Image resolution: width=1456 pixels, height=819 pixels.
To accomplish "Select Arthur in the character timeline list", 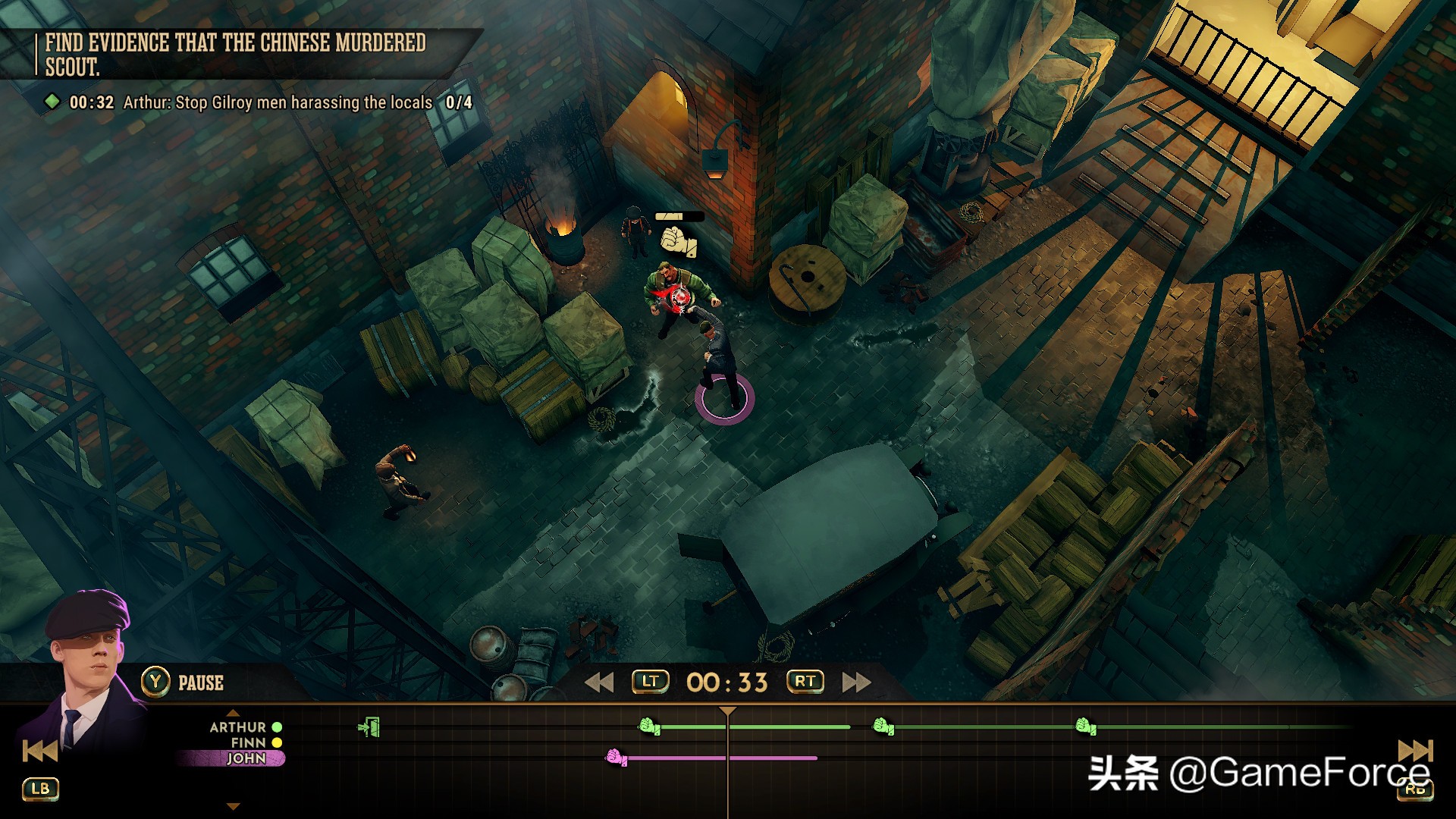I will click(x=237, y=727).
